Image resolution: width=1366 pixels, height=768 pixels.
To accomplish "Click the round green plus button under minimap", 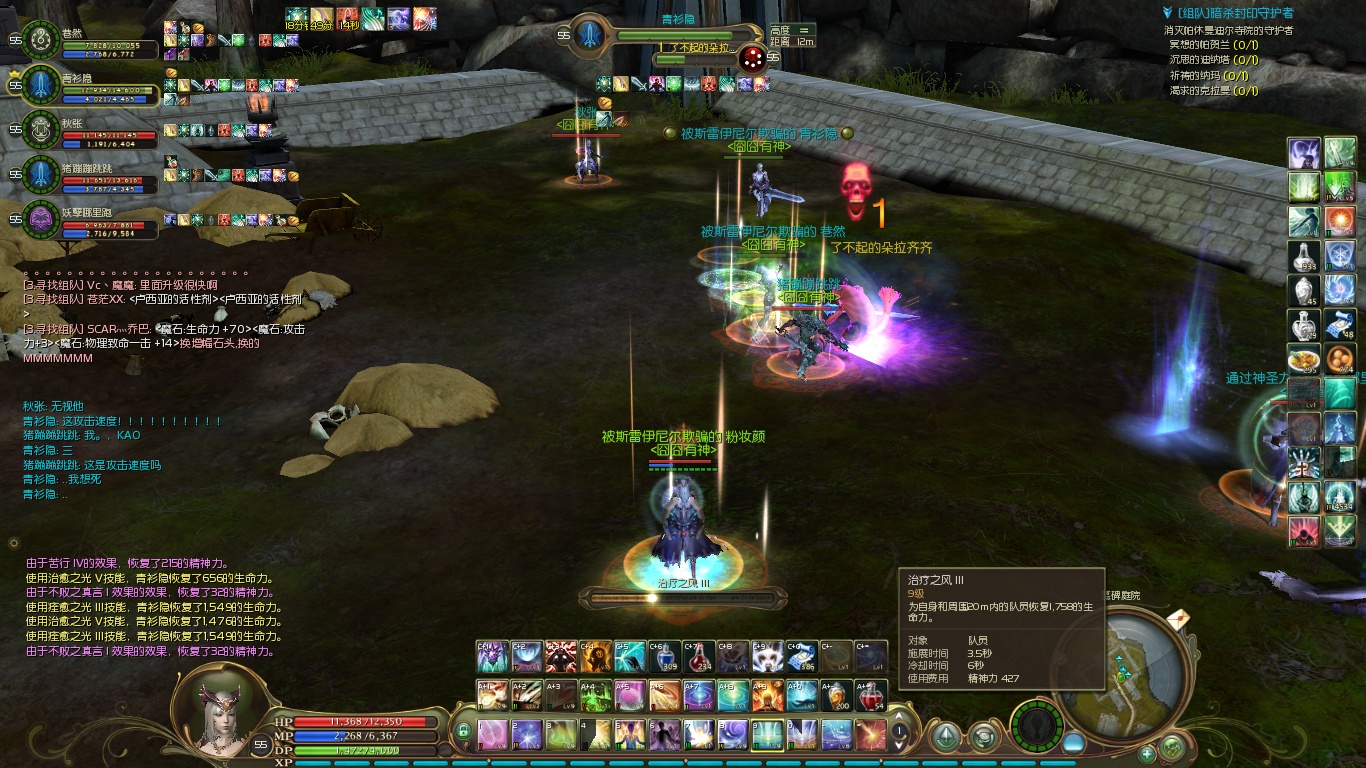I will pos(1147,753).
